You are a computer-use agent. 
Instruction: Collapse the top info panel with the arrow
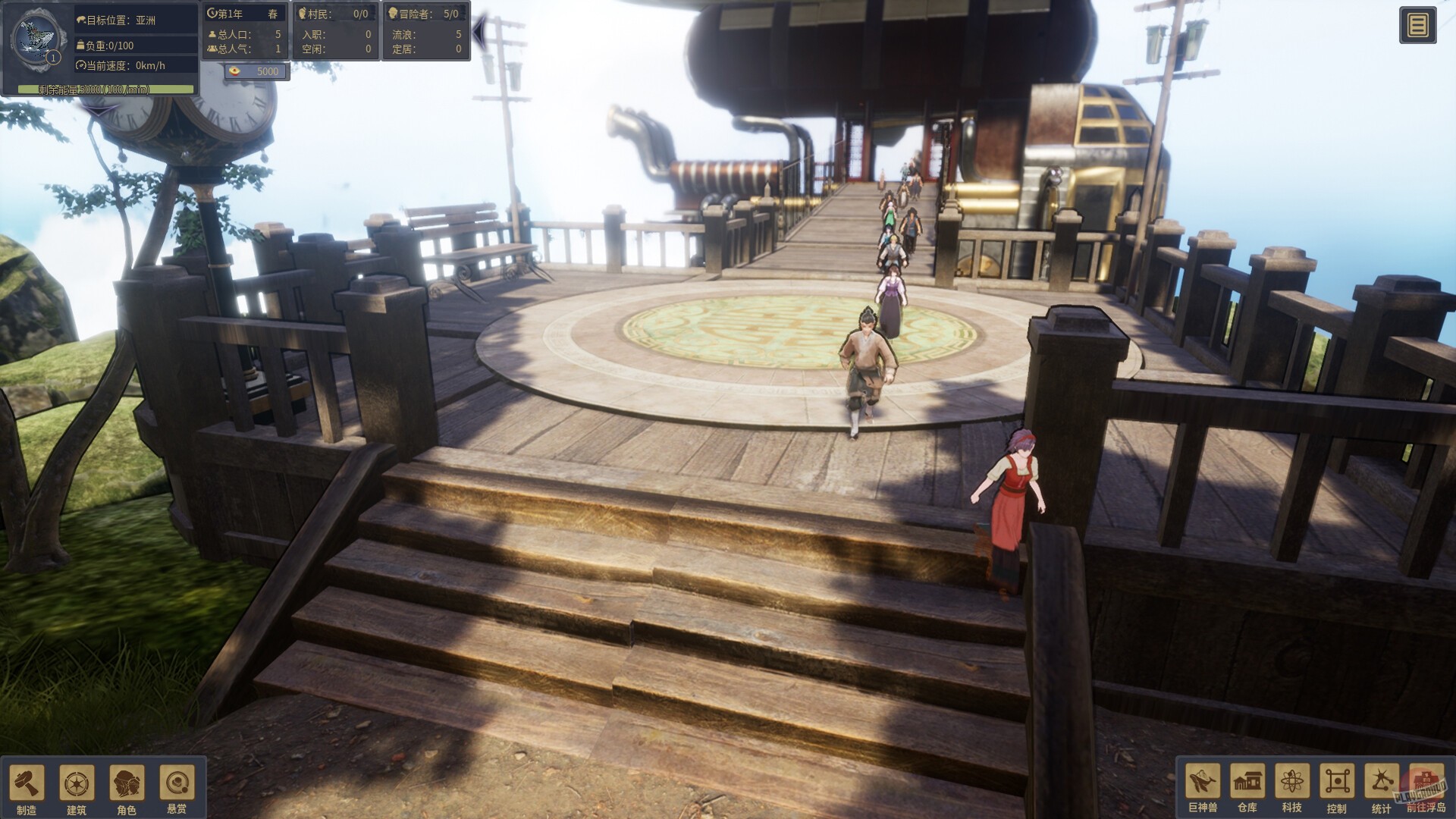coord(479,31)
